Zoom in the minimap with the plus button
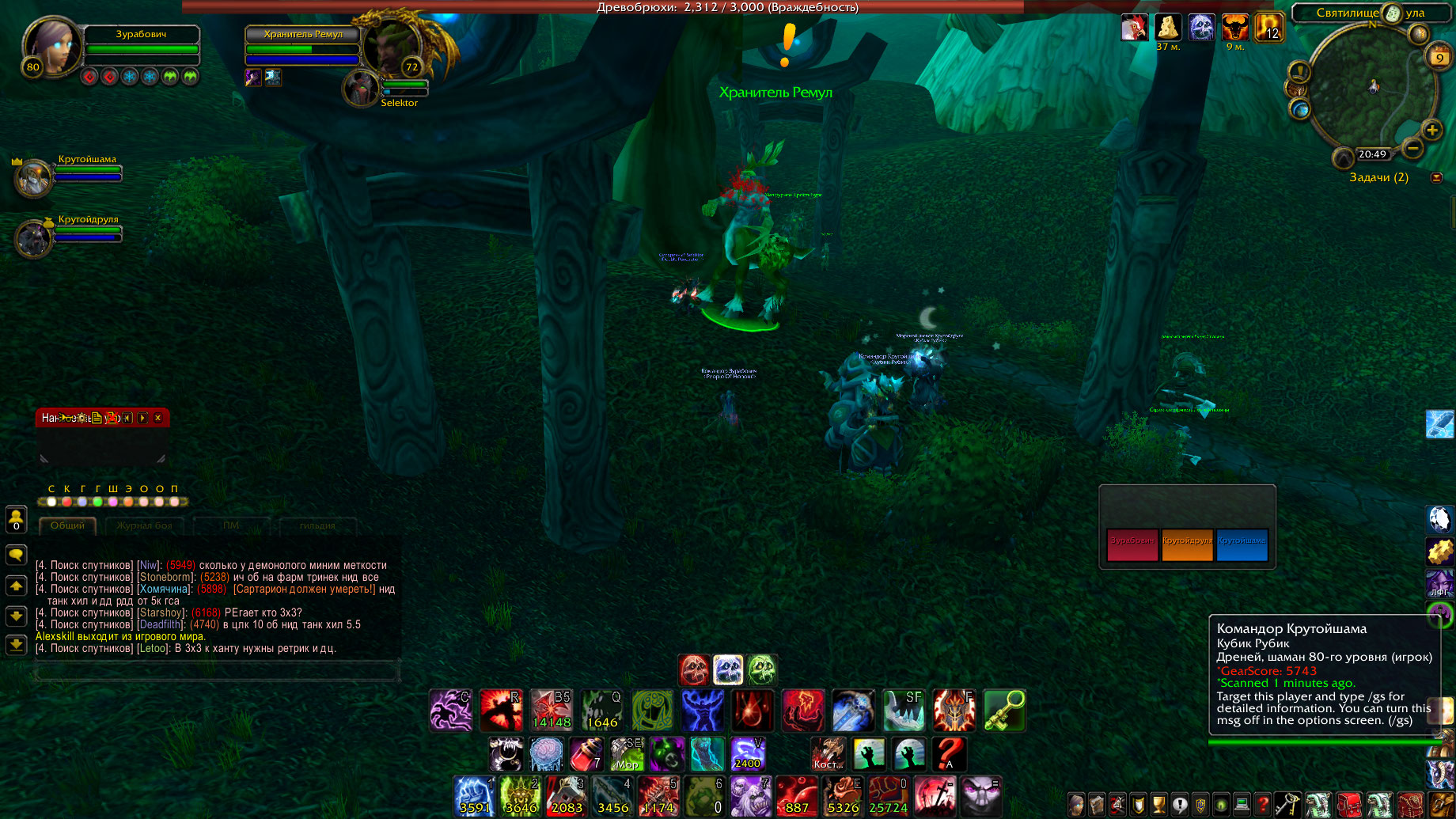This screenshot has height=819, width=1456. (x=1431, y=131)
